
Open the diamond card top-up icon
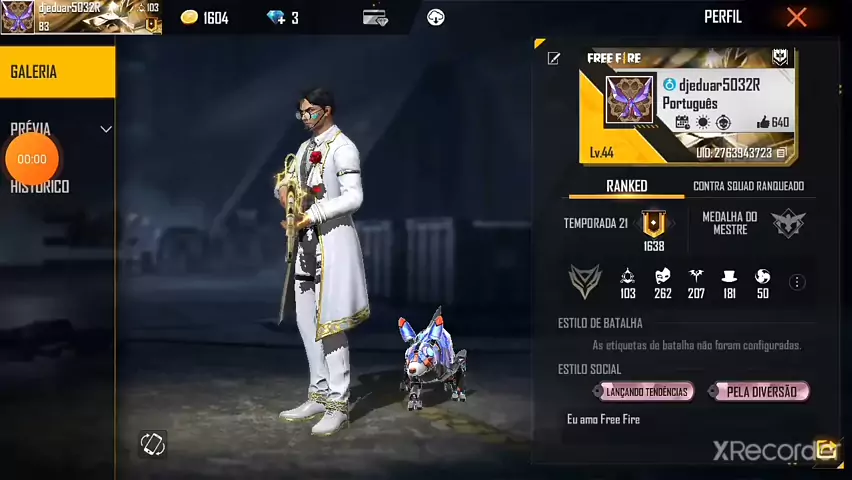tap(375, 18)
